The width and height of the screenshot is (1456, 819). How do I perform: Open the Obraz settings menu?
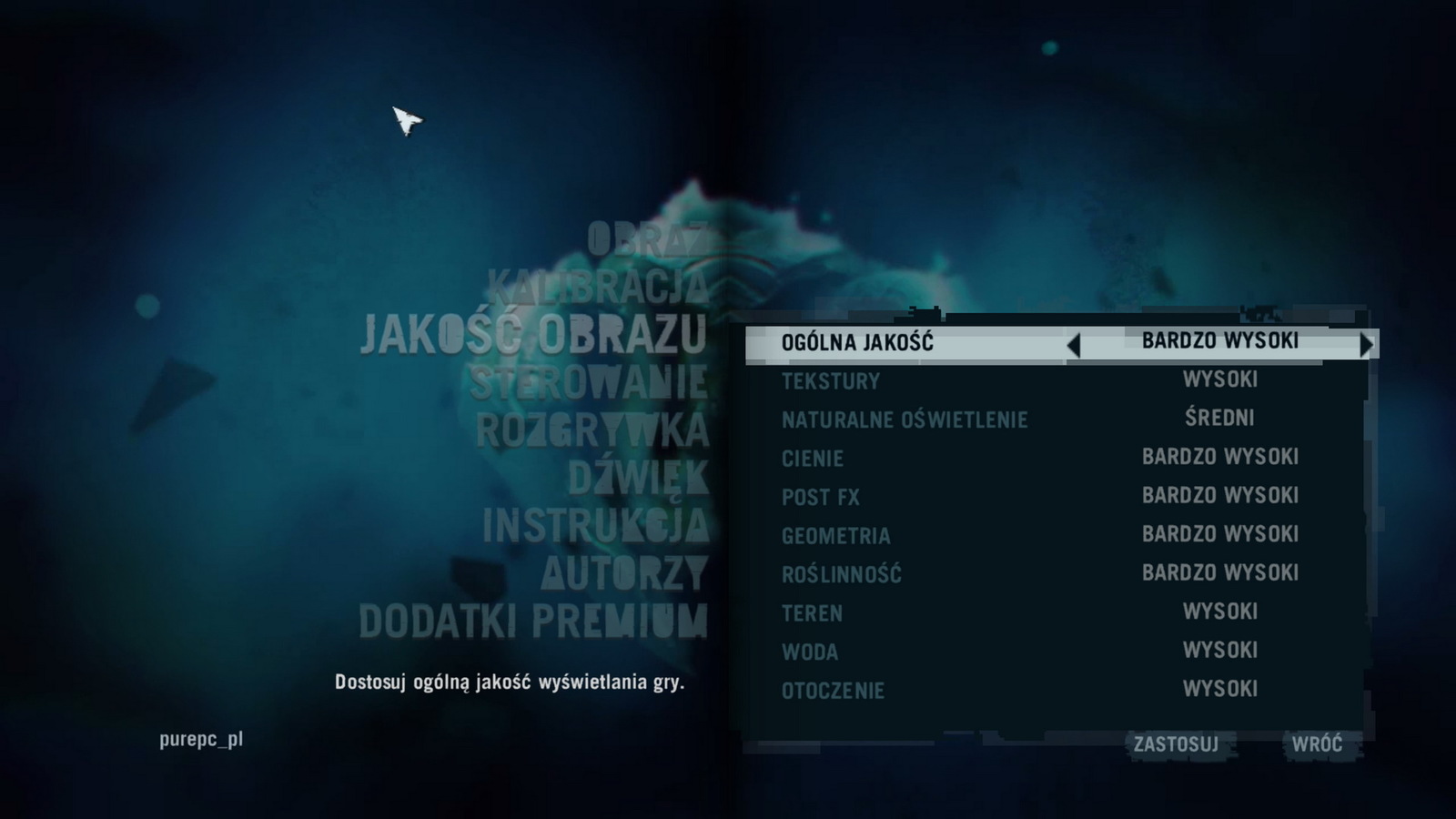click(x=646, y=239)
